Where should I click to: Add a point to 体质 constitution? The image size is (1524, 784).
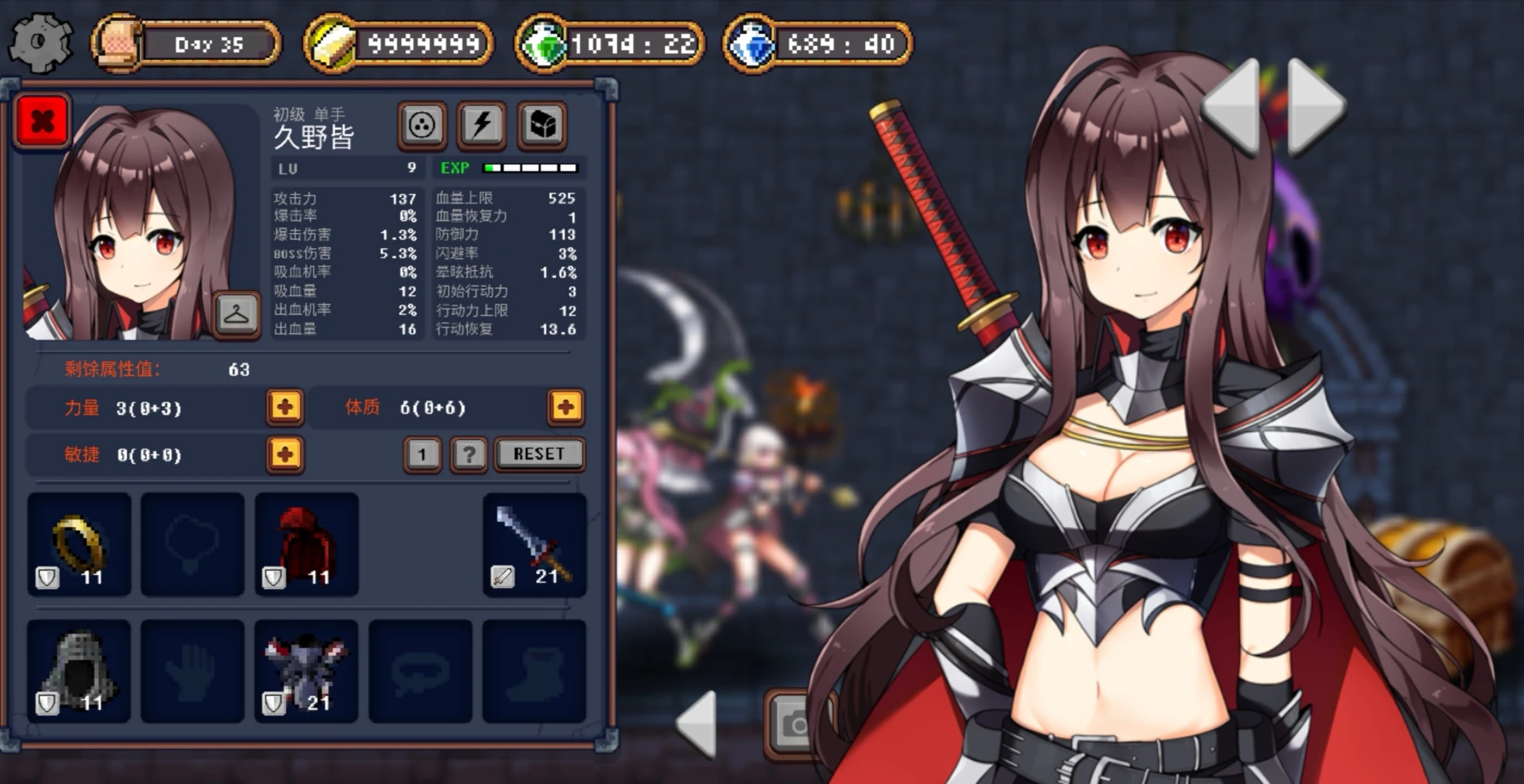tap(566, 407)
